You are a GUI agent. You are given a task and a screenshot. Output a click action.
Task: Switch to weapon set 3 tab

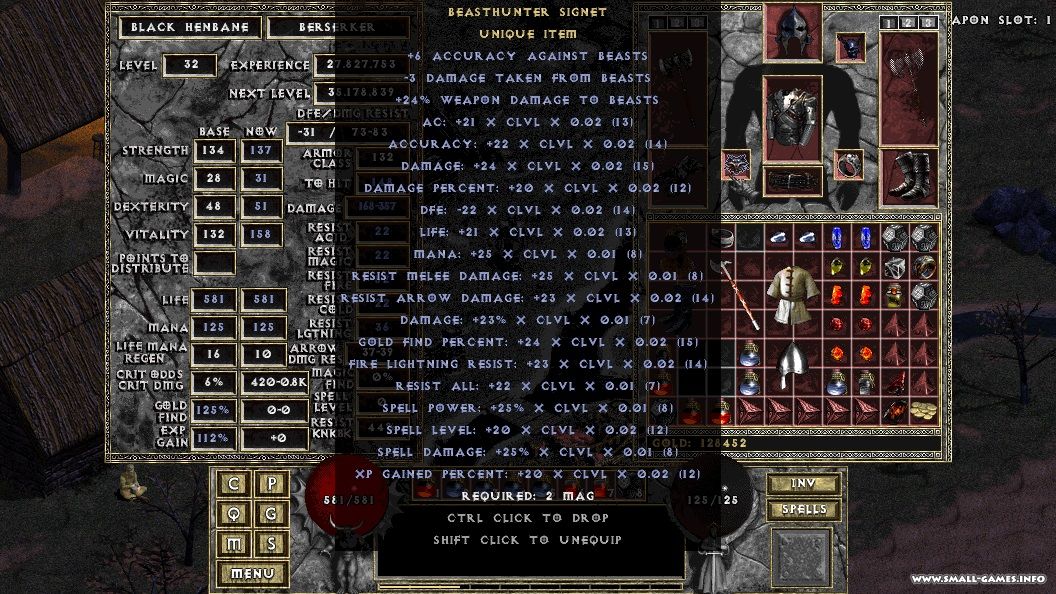pos(928,22)
